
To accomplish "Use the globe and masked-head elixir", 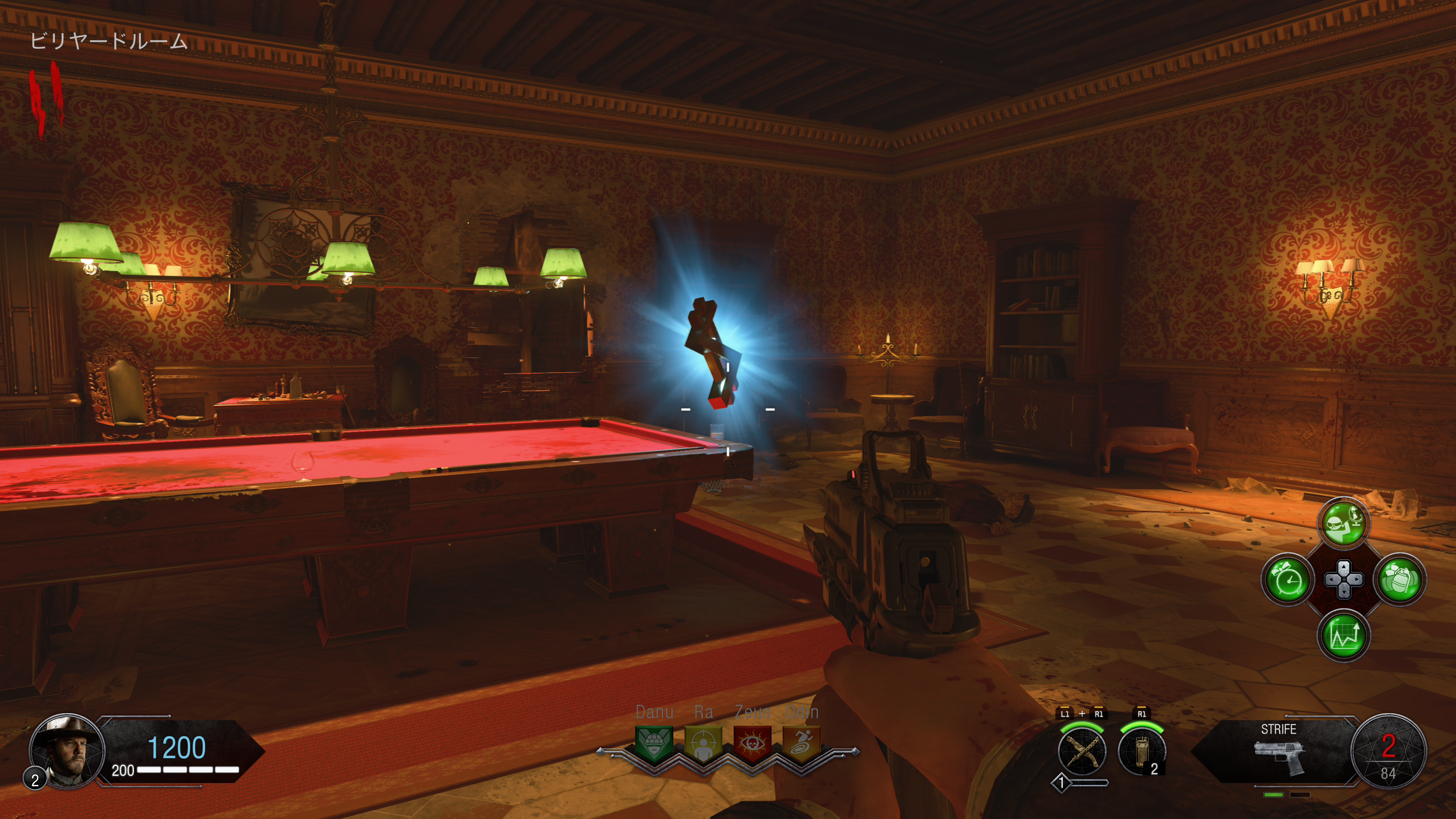I will pyautogui.click(x=1344, y=523).
